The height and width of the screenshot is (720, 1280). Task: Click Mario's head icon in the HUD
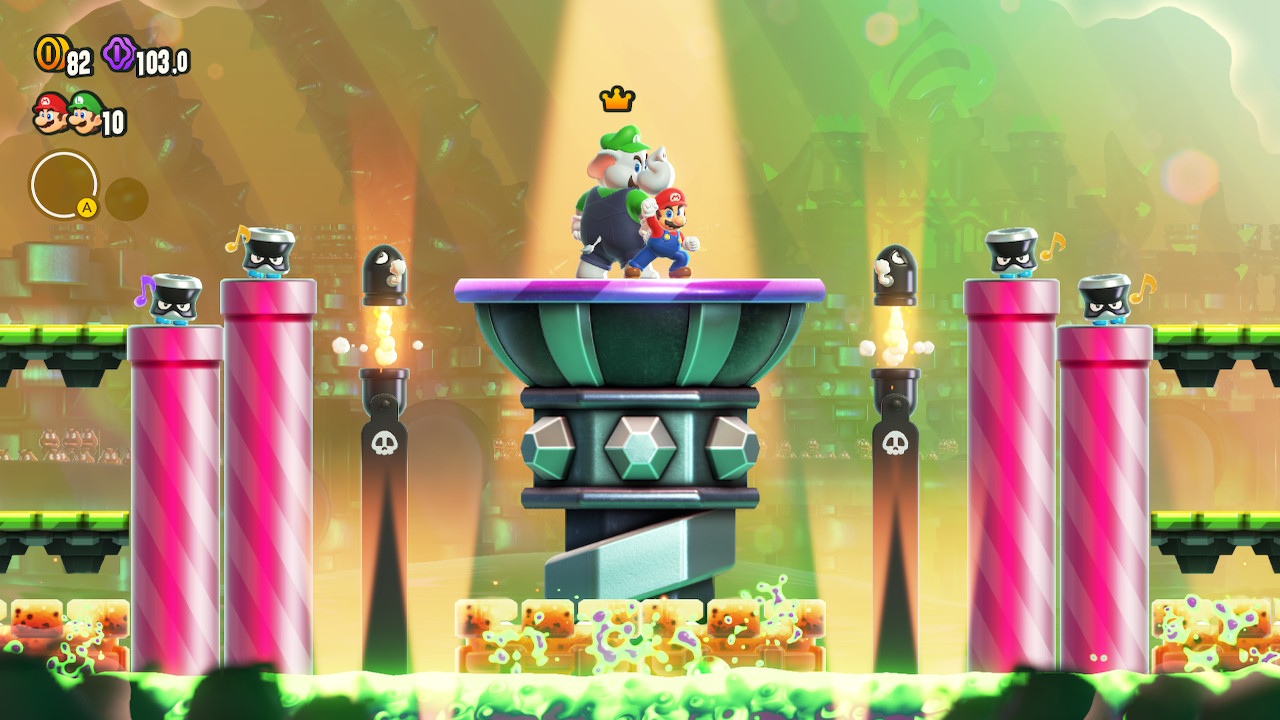(49, 112)
